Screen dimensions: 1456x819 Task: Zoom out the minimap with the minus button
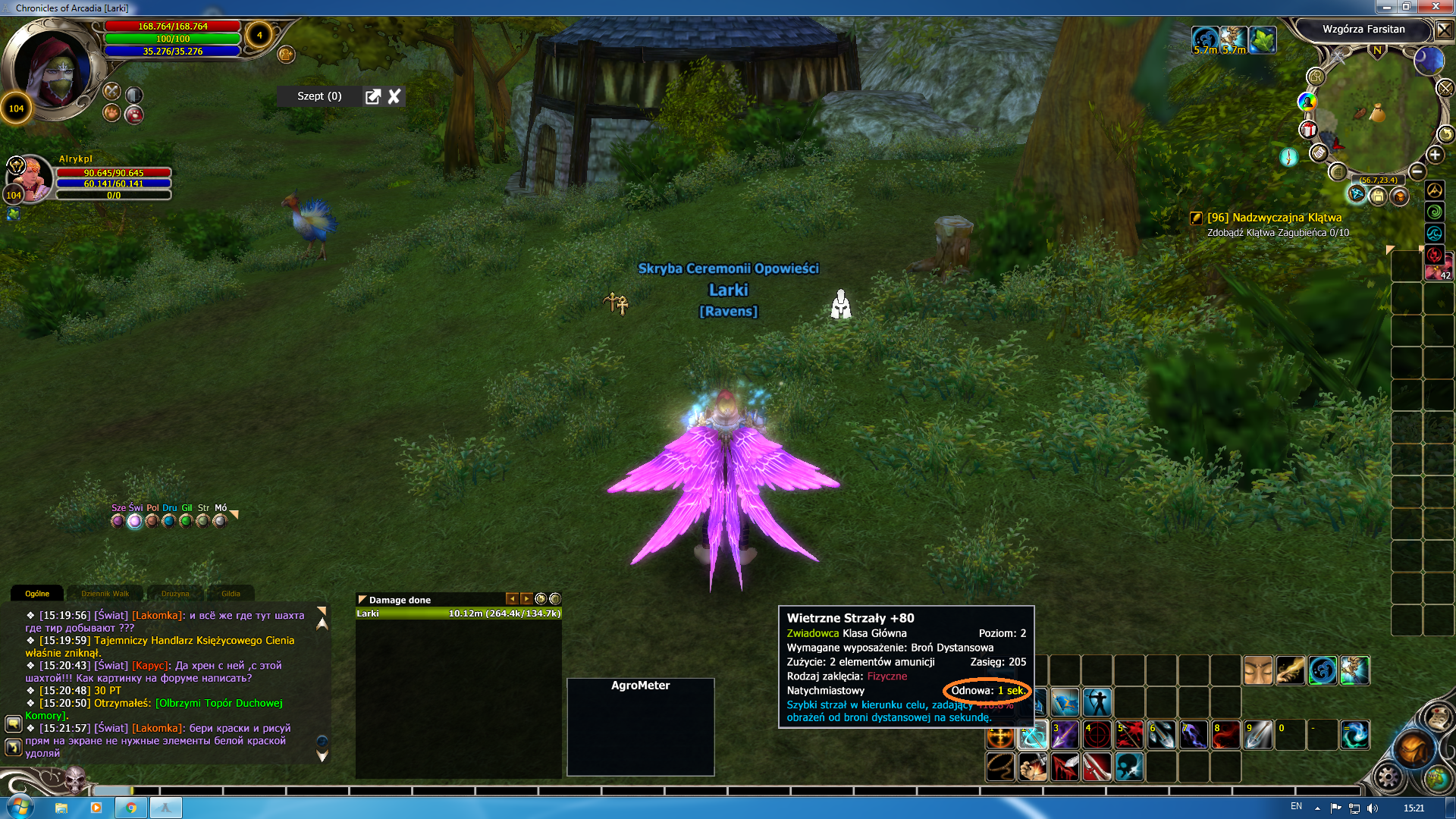point(1417,171)
